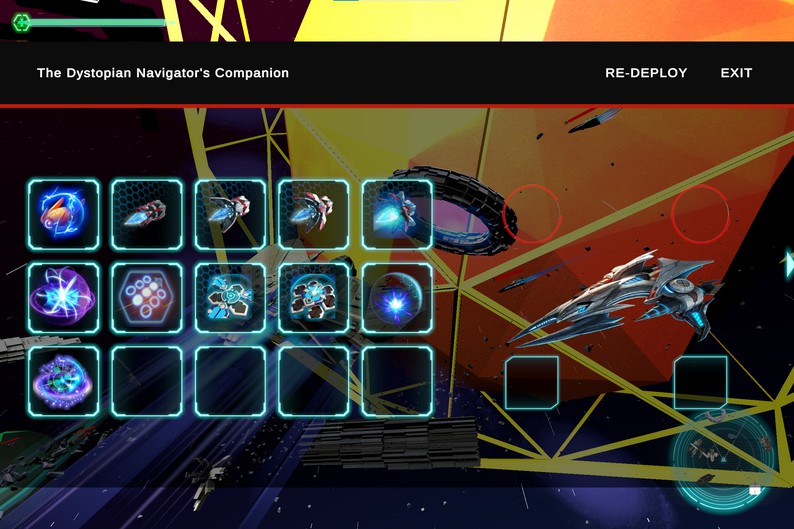
Task: Select the dark globe with blue starburst
Action: 397,298
